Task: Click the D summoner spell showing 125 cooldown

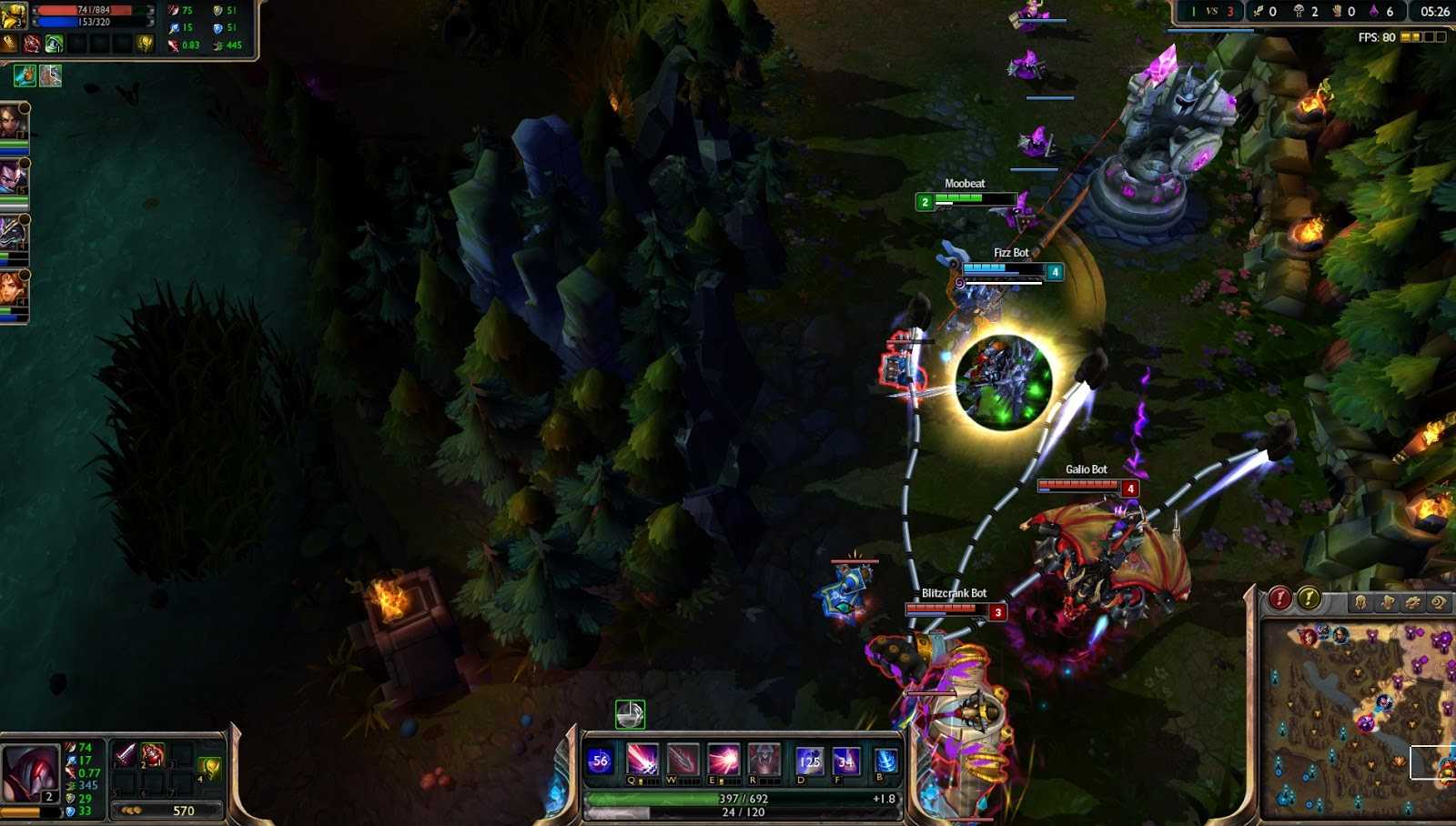Action: coord(809,759)
